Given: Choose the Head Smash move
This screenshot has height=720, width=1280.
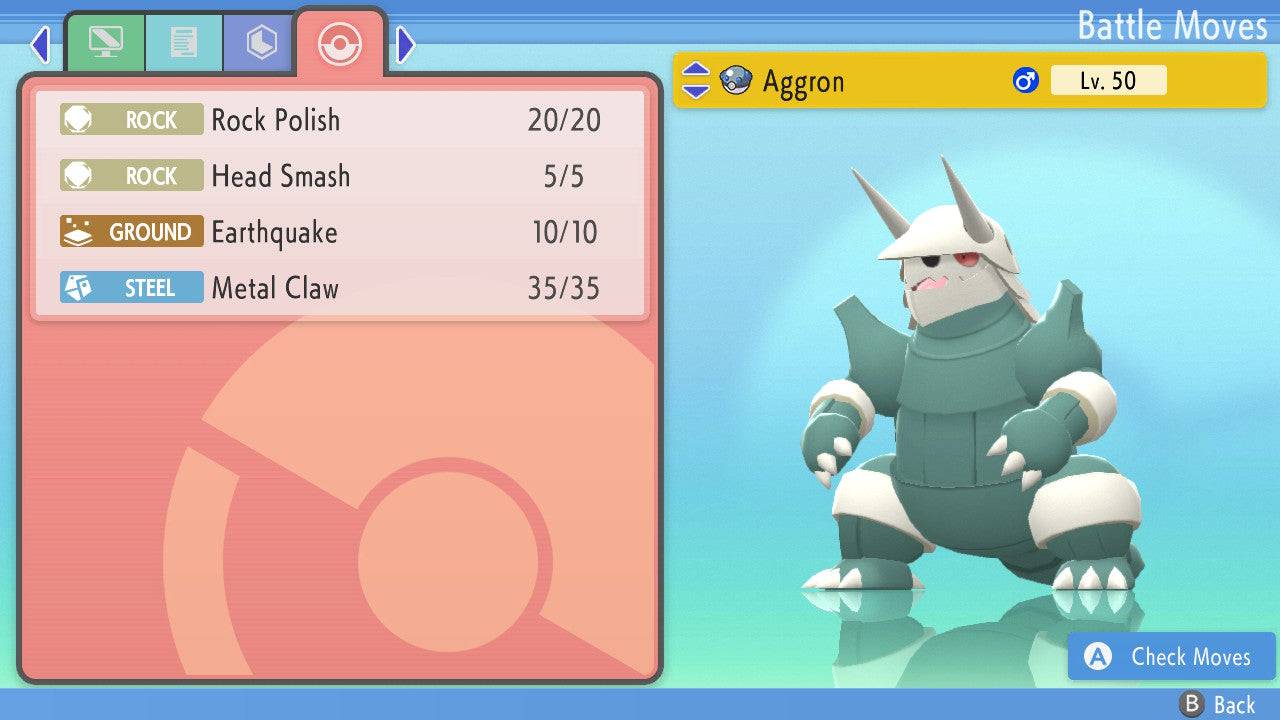Looking at the screenshot, I should click(340, 176).
